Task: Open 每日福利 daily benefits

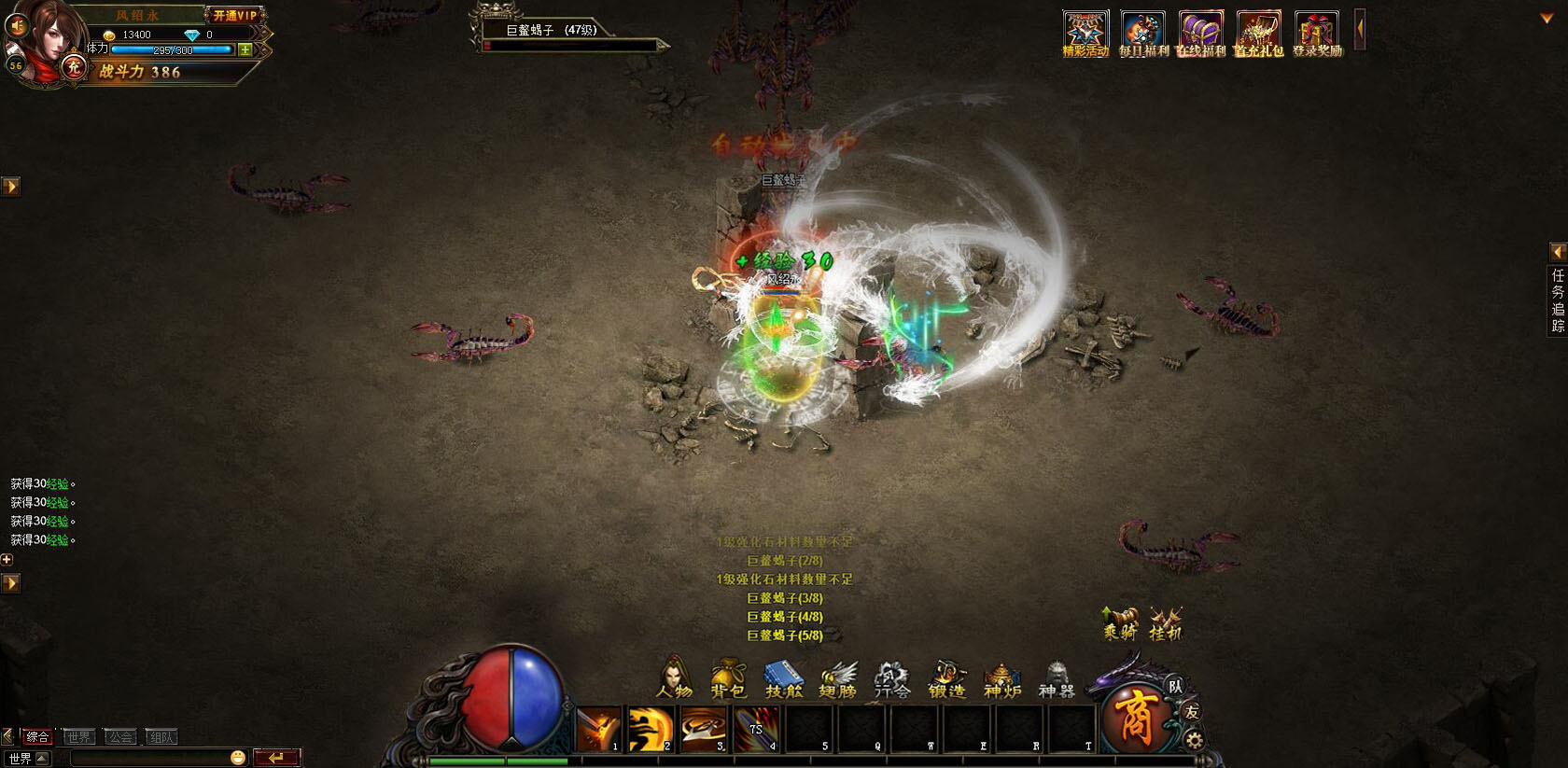Action: pyautogui.click(x=1143, y=35)
